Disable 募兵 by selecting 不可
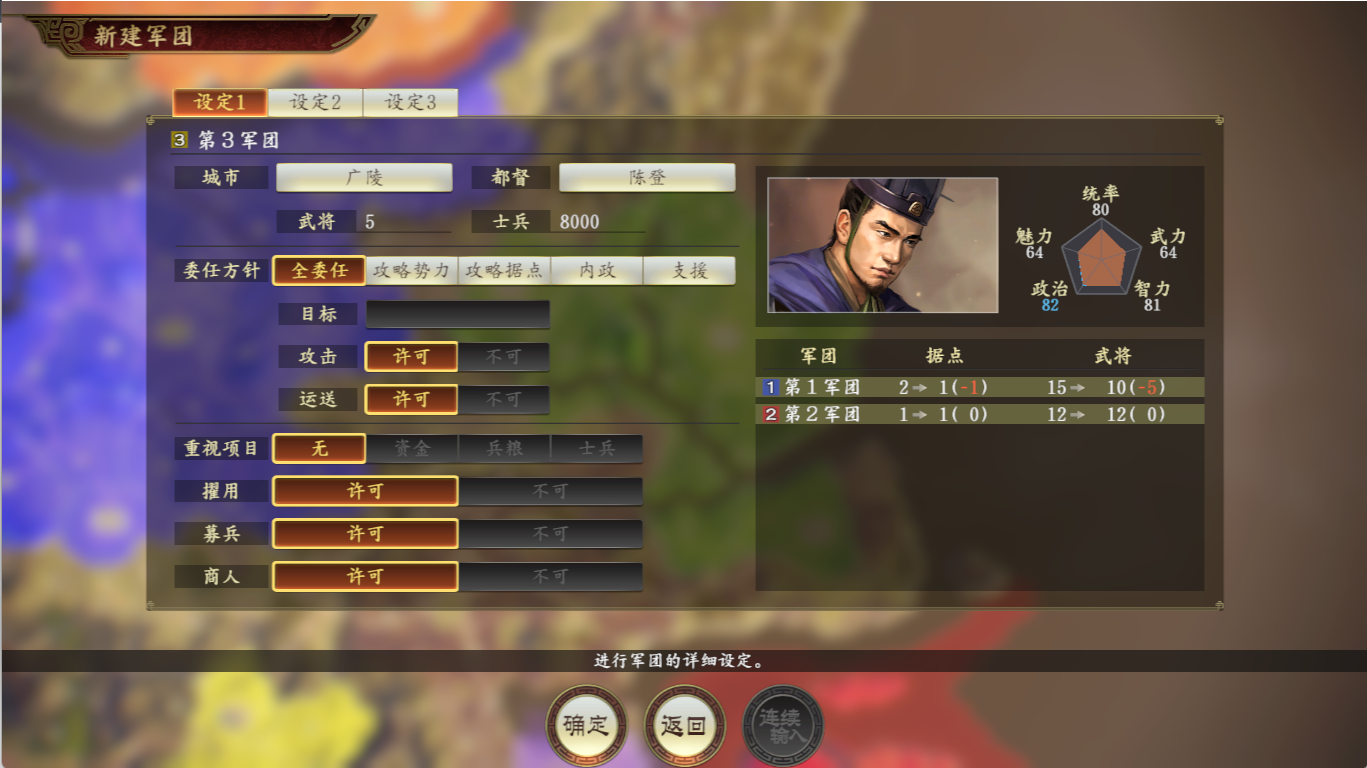This screenshot has width=1367, height=768. (552, 533)
